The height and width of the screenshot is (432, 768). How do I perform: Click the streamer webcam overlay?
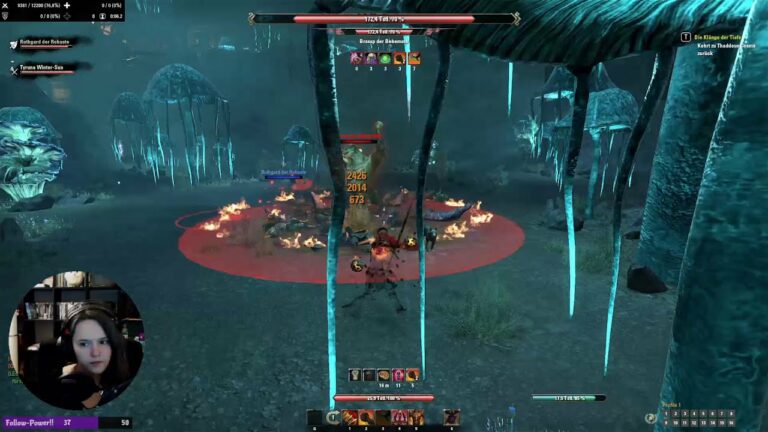point(74,340)
